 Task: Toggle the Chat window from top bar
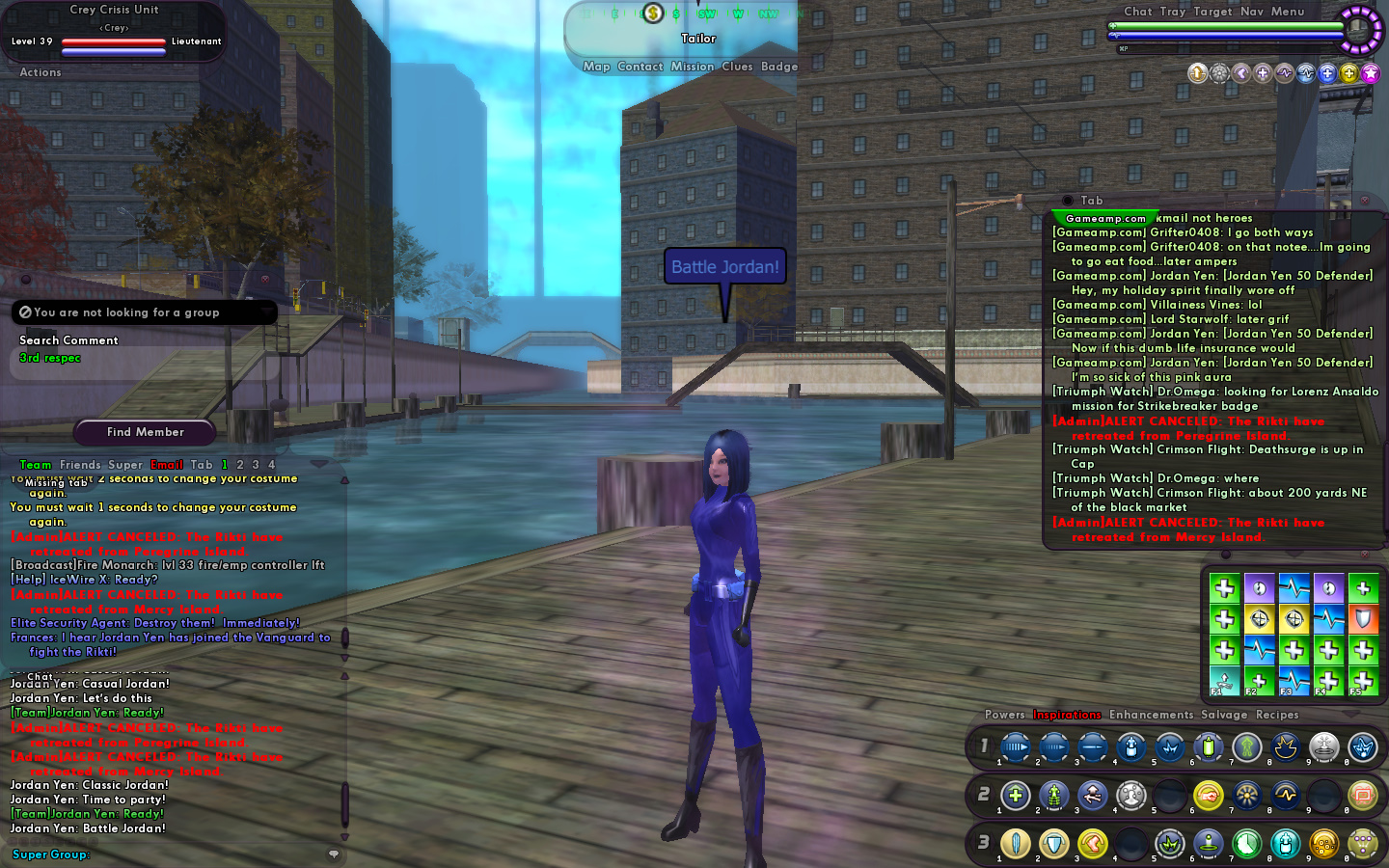point(1138,12)
